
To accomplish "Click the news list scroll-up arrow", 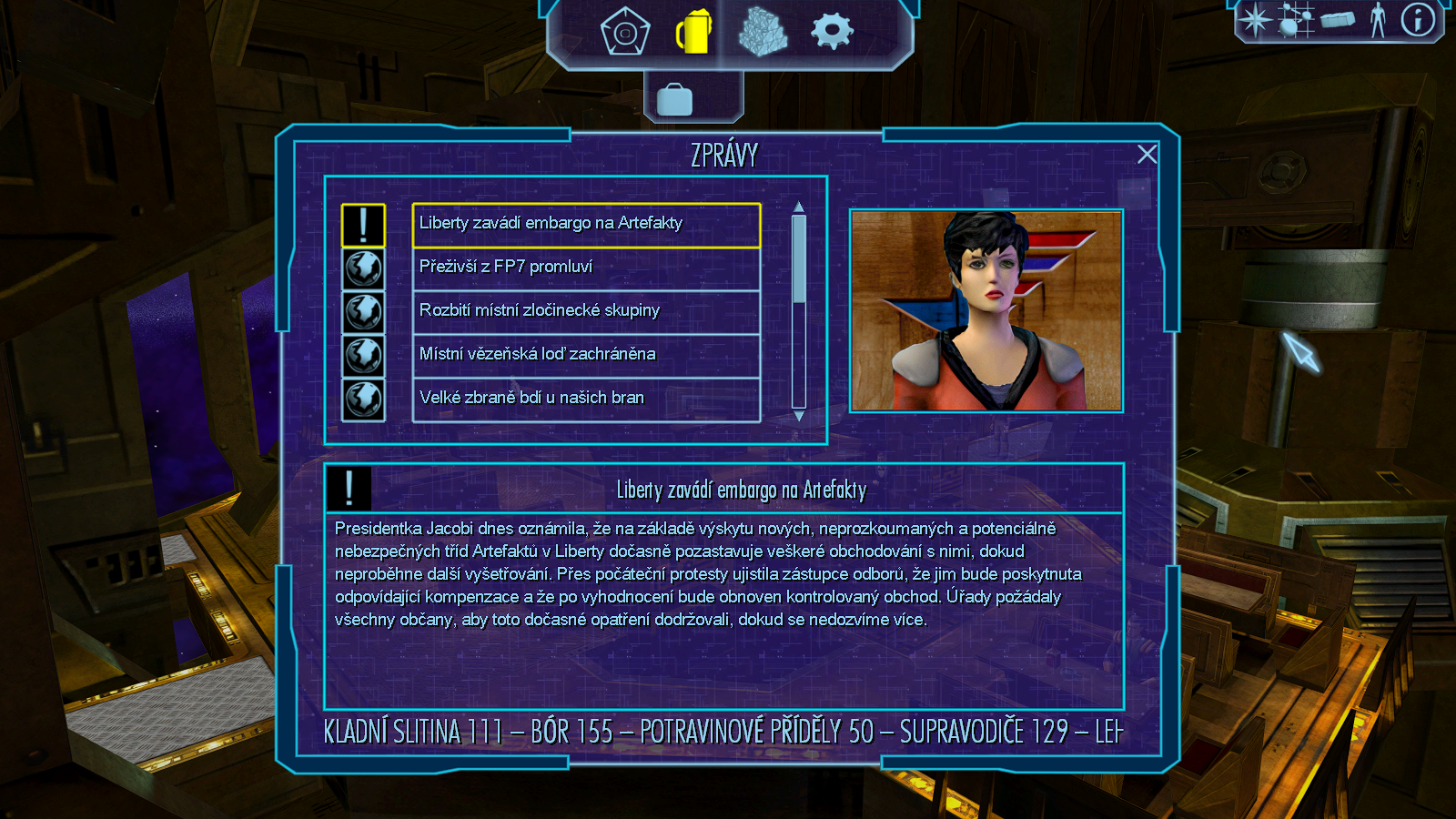I will (x=799, y=207).
